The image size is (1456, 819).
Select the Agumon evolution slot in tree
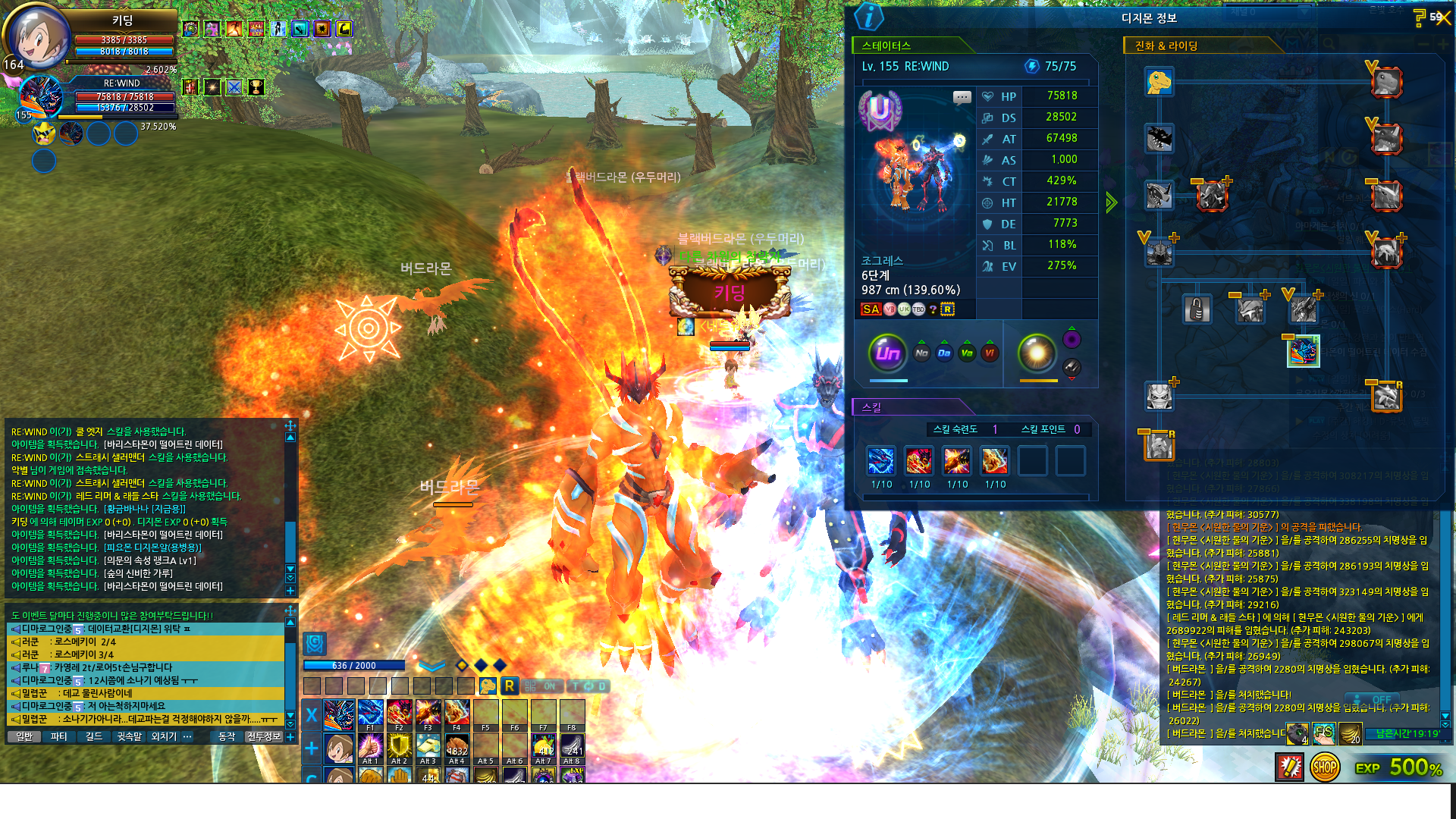pos(1159,82)
